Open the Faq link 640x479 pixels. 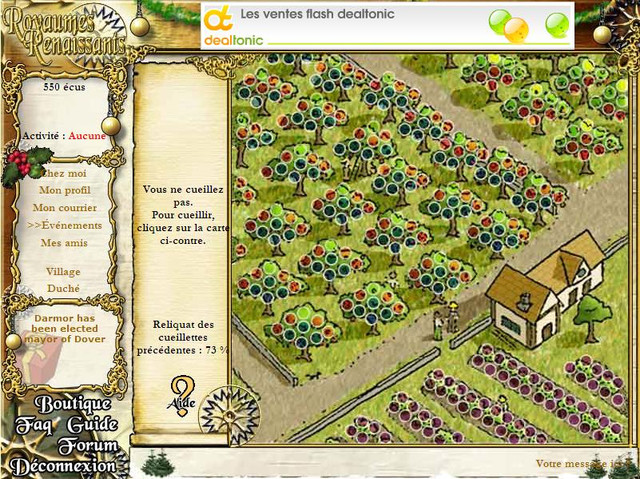click(x=32, y=425)
